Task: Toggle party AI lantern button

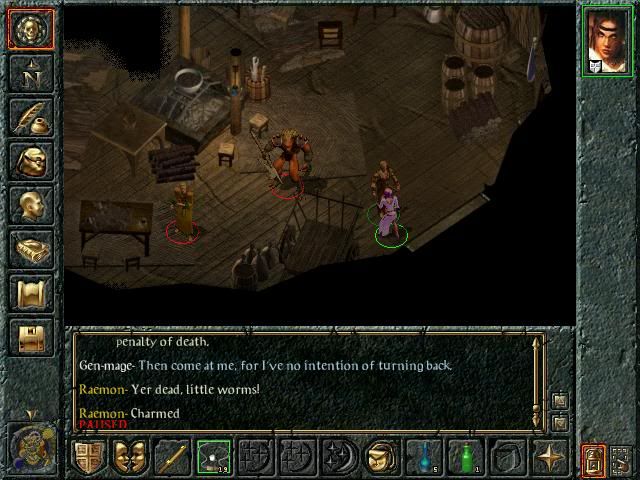Action: [x=593, y=460]
